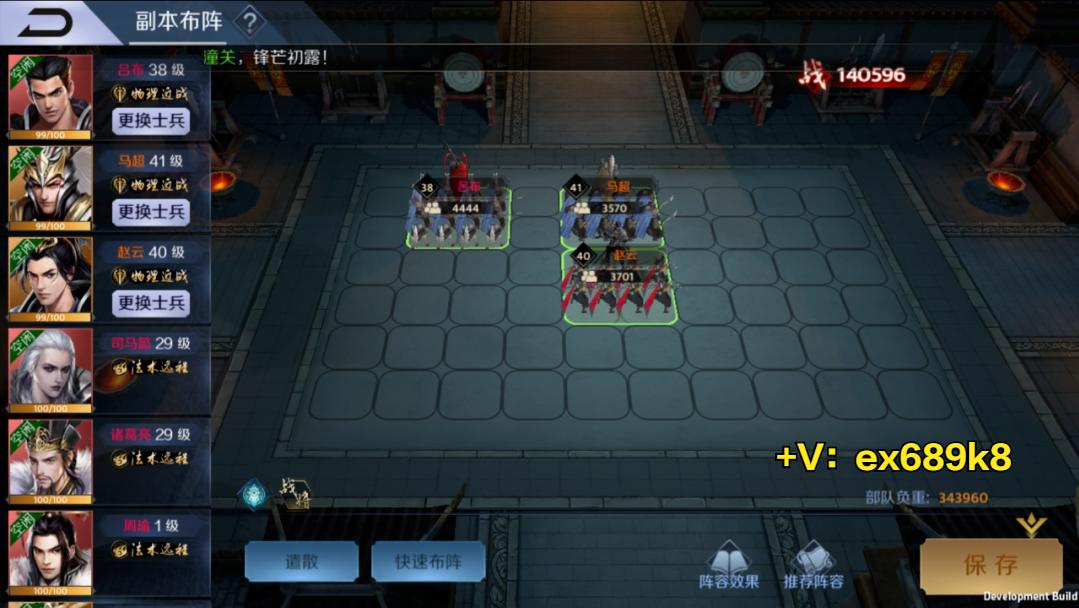Open the 战略 strategy icon
This screenshot has height=608, width=1079.
click(x=294, y=494)
